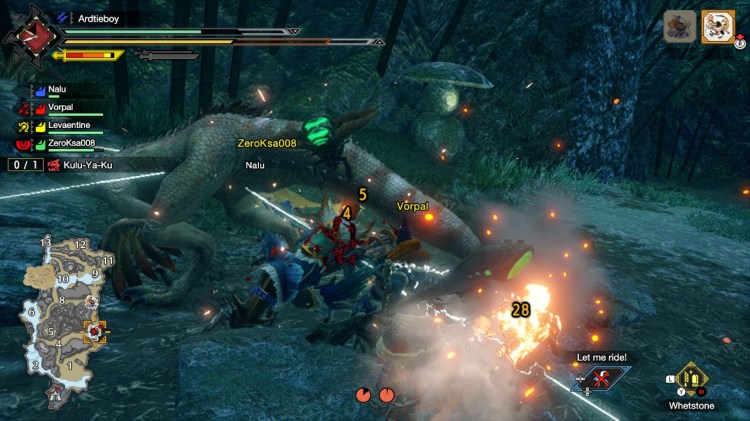Select party member Vorpal in list
Image resolution: width=750 pixels, height=421 pixels.
(x=60, y=107)
